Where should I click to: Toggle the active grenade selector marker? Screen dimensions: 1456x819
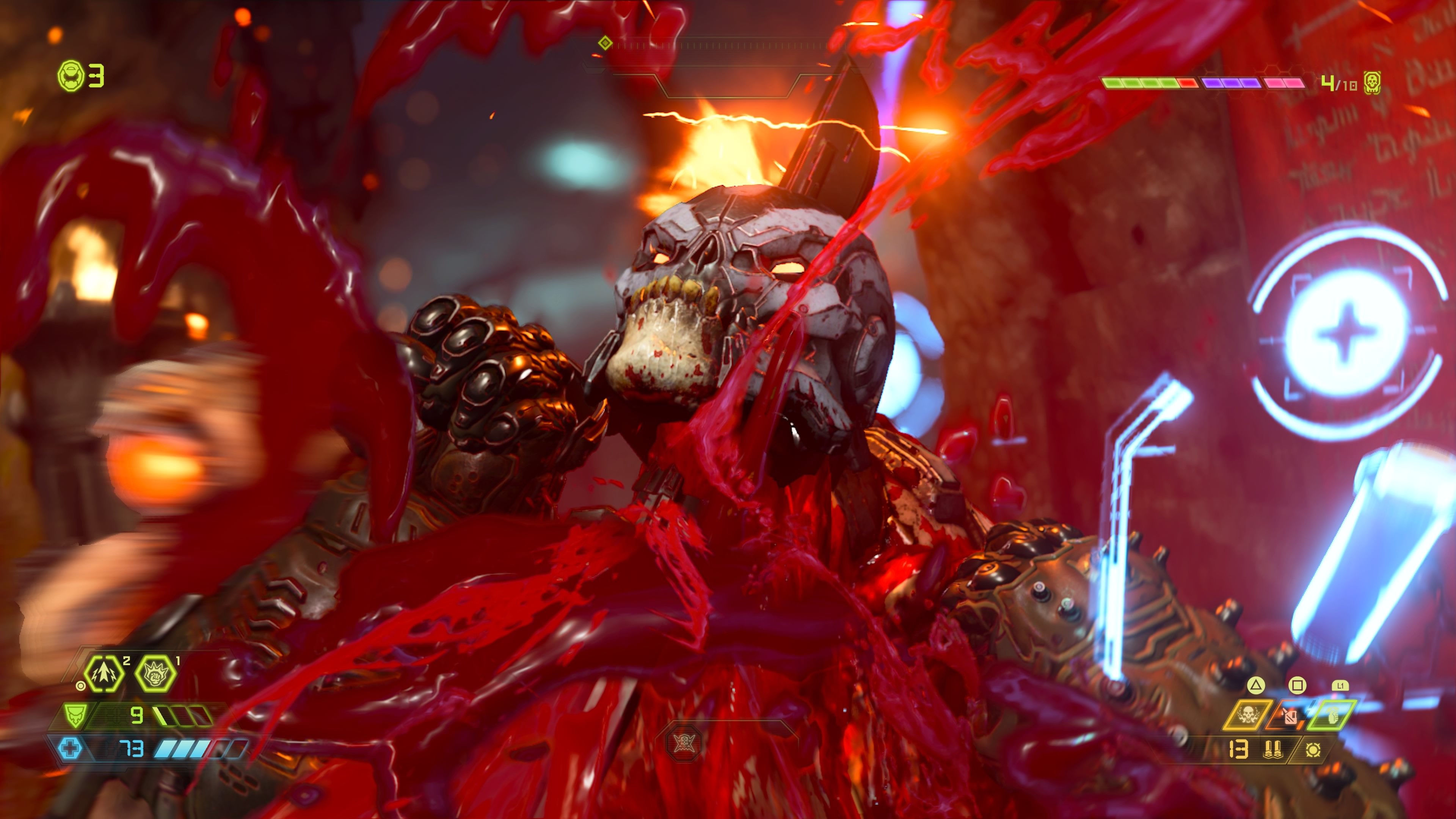pyautogui.click(x=82, y=687)
